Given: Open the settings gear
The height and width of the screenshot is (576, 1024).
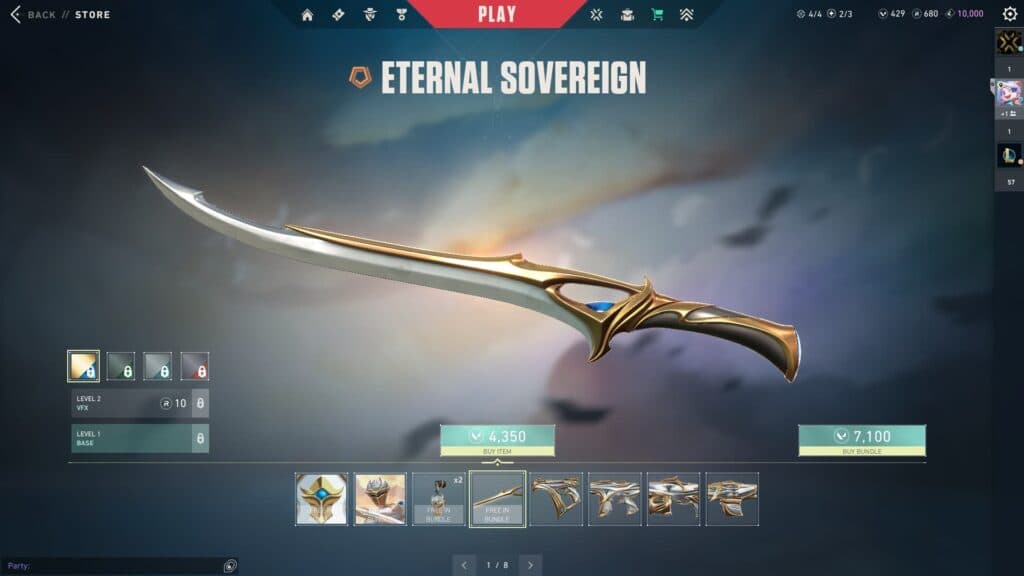Looking at the screenshot, I should (x=1009, y=14).
